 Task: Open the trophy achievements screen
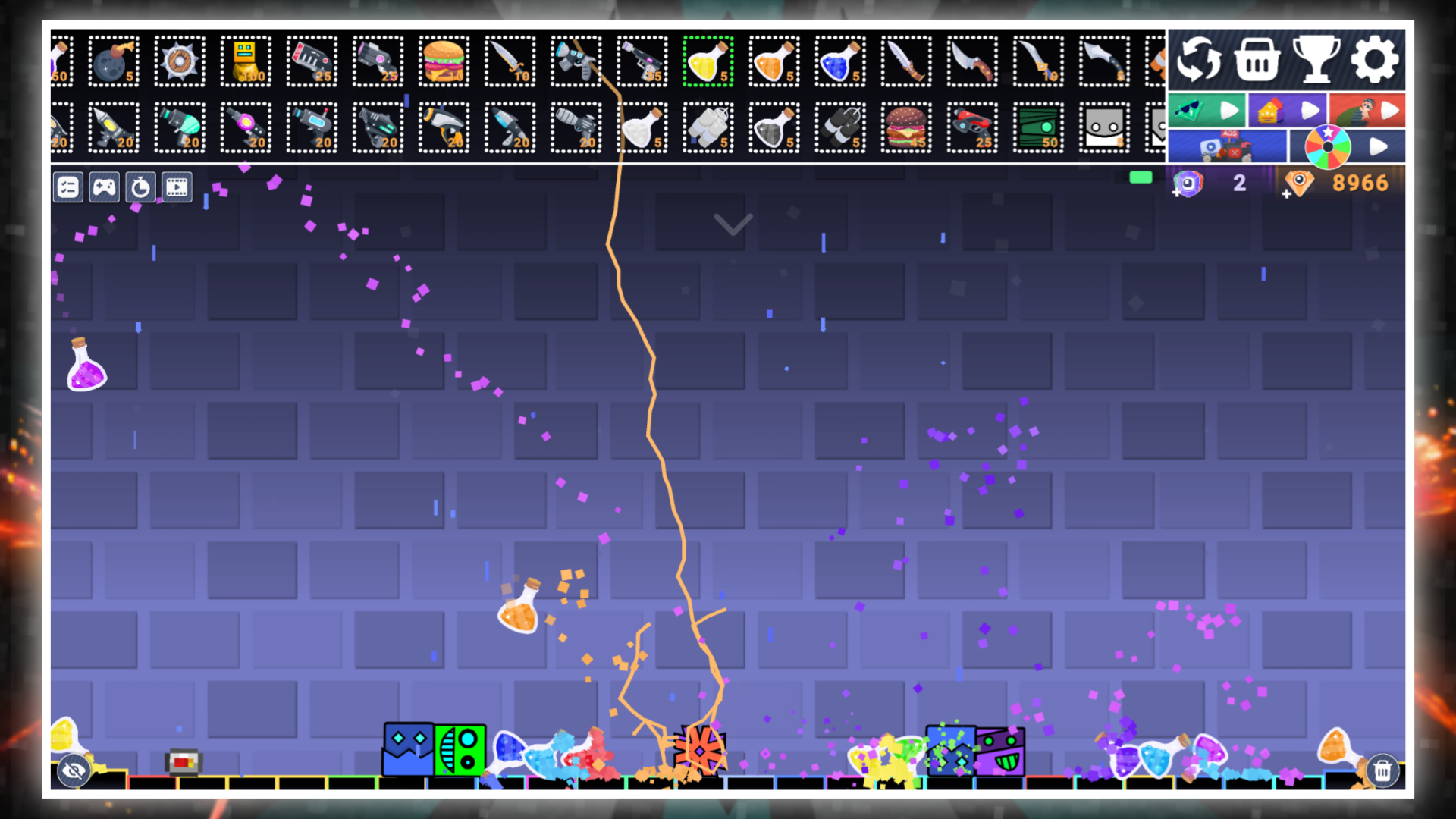(x=1317, y=60)
